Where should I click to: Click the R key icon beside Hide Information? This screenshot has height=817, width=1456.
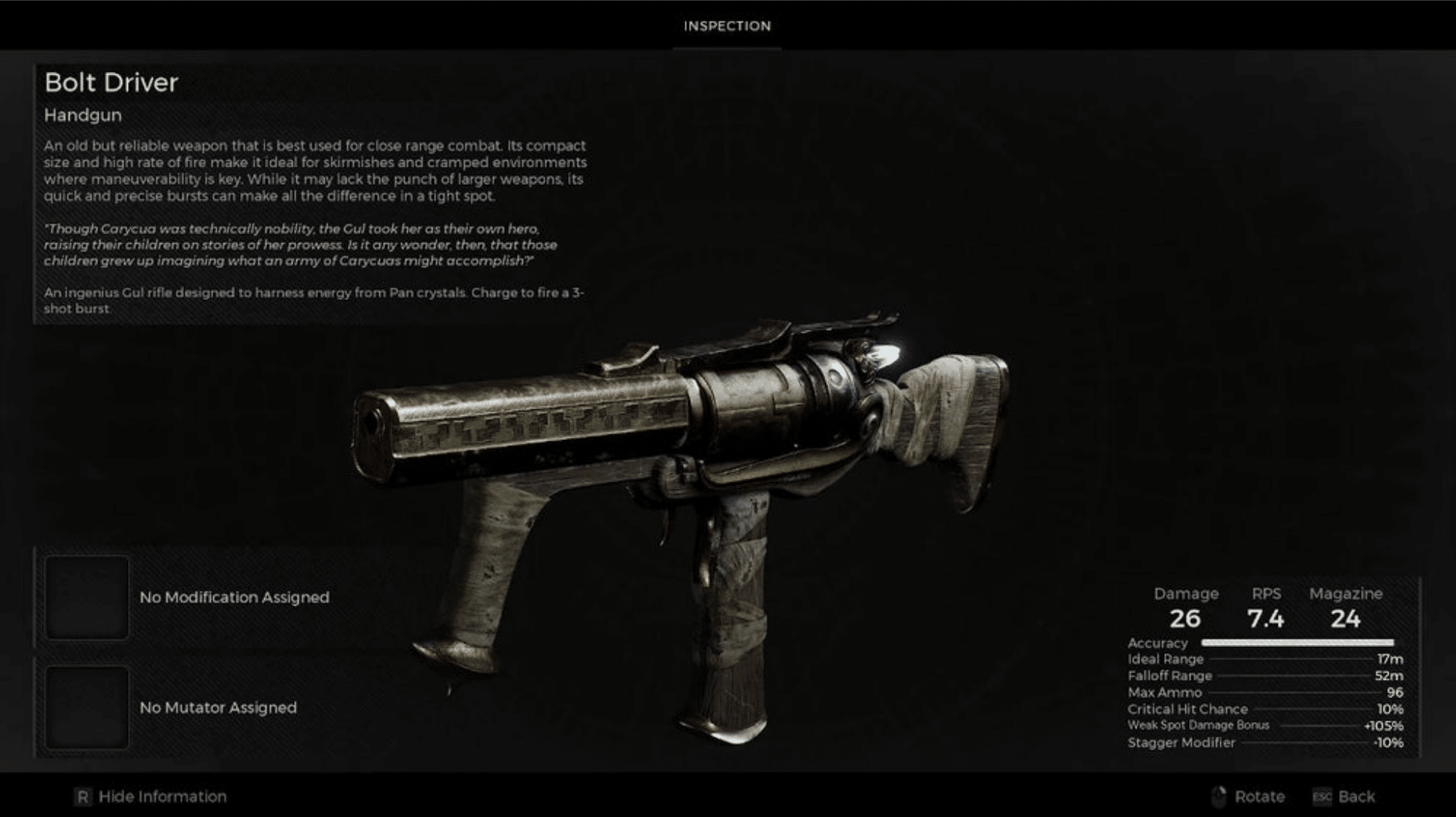pos(82,796)
